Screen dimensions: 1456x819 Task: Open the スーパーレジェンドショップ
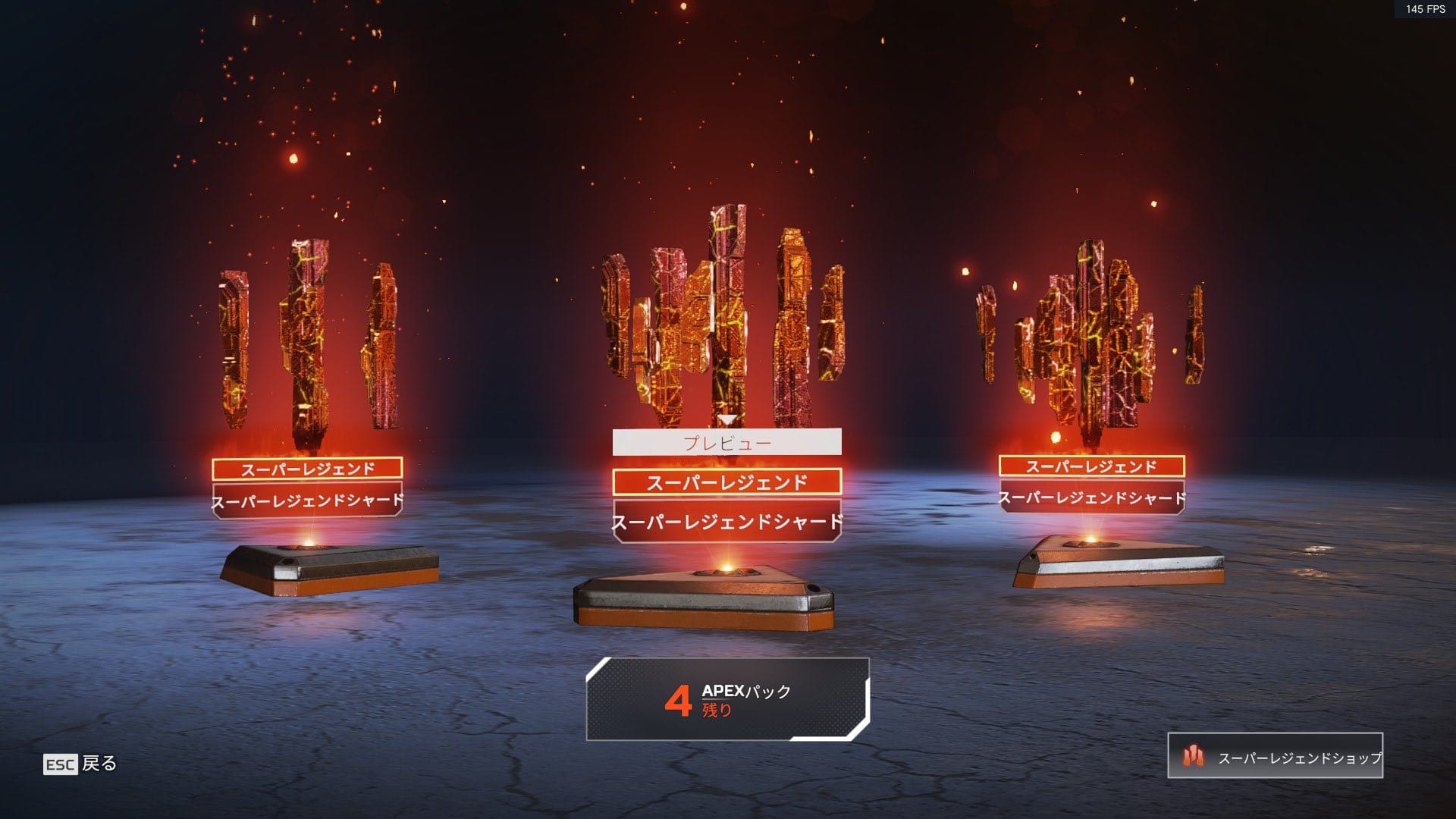(x=1275, y=756)
